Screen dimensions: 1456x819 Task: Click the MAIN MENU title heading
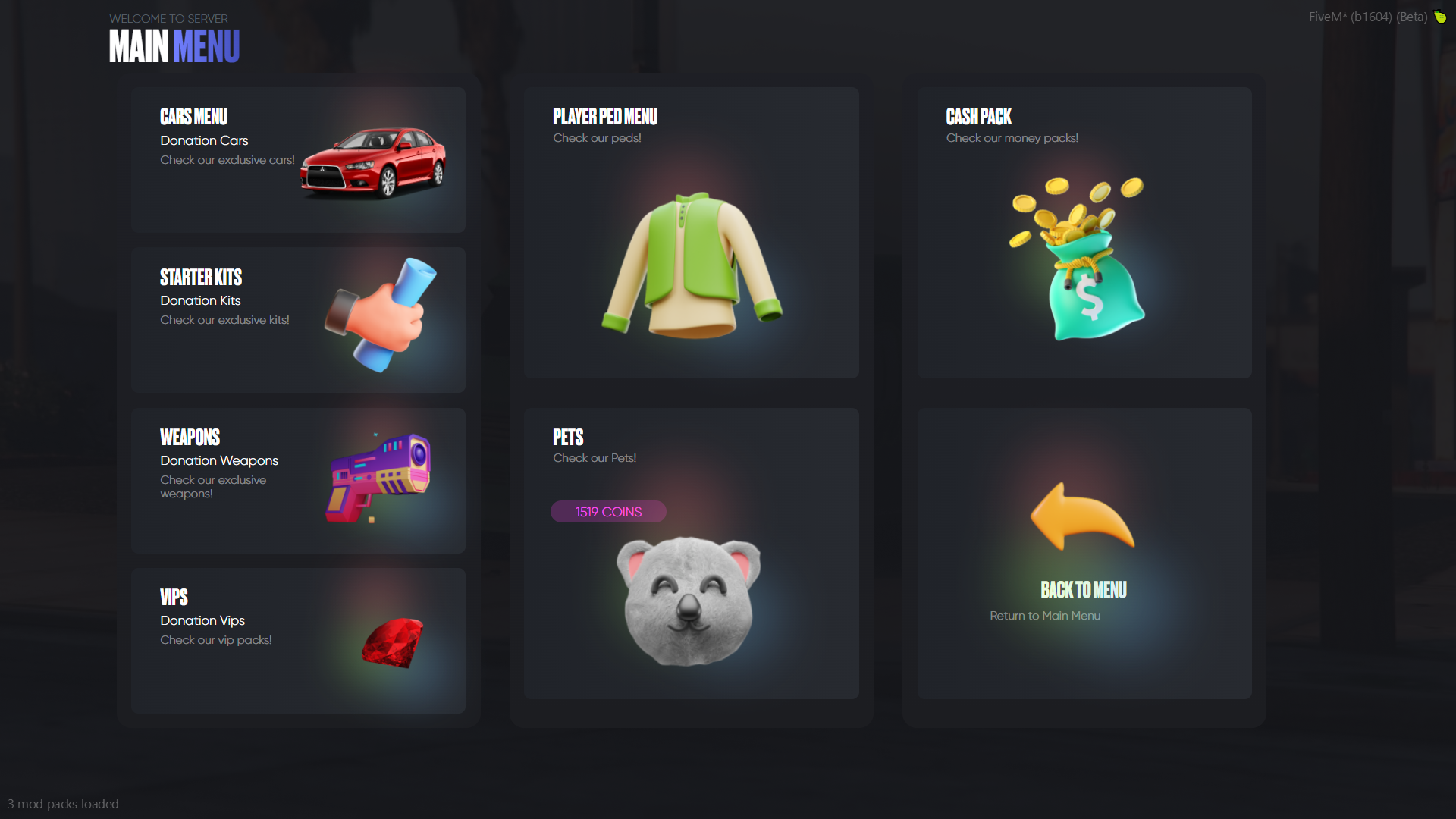tap(174, 46)
